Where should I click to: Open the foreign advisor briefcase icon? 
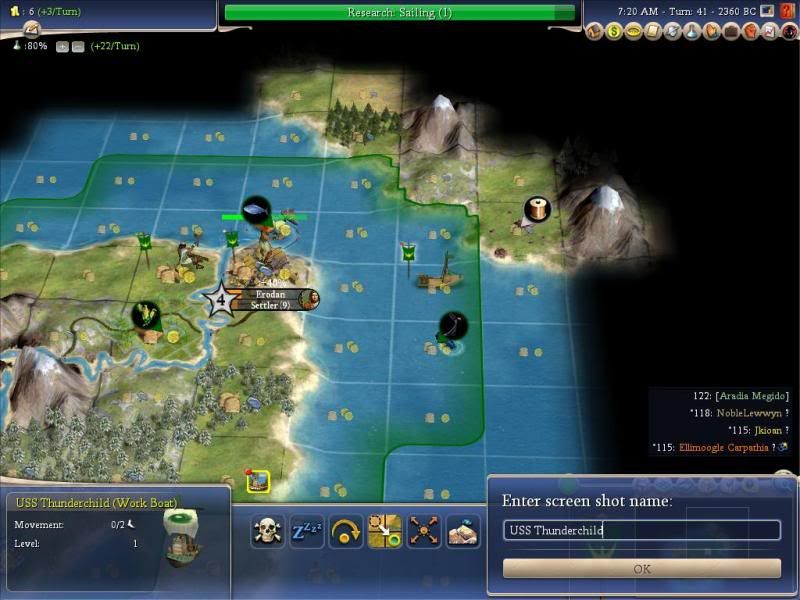[x=730, y=31]
